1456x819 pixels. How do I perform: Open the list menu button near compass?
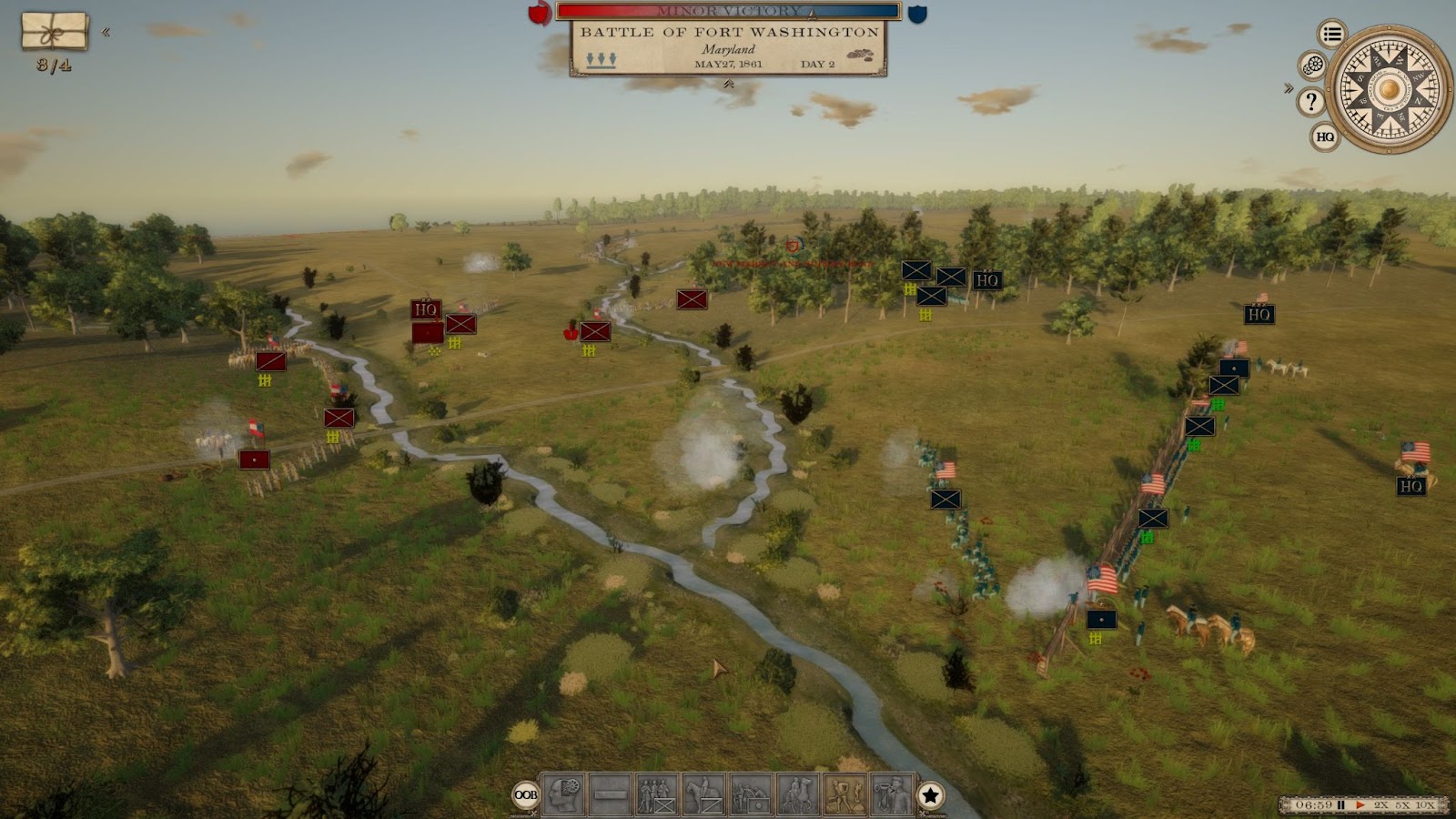[x=1332, y=35]
